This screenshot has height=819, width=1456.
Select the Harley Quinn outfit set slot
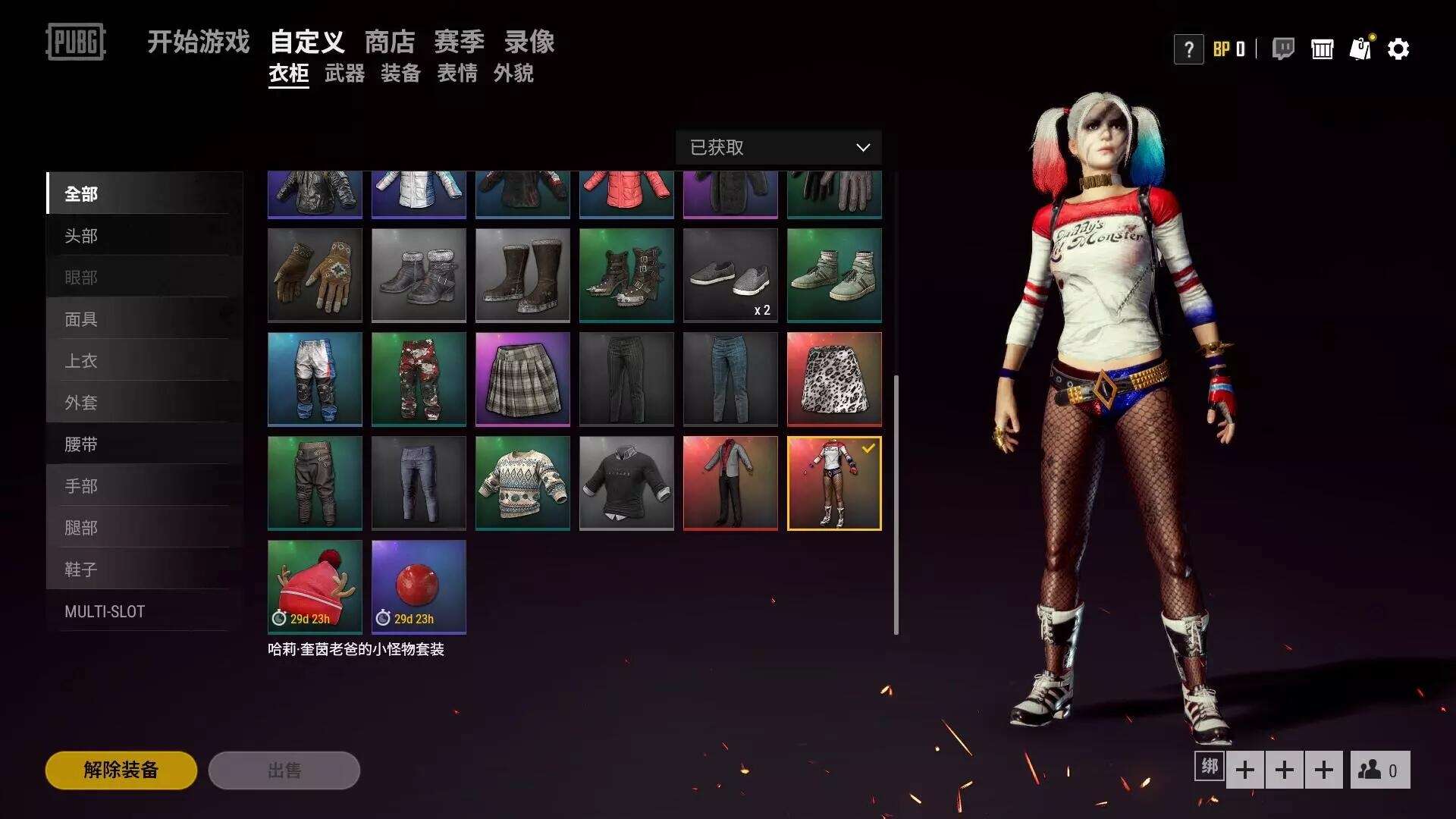834,483
